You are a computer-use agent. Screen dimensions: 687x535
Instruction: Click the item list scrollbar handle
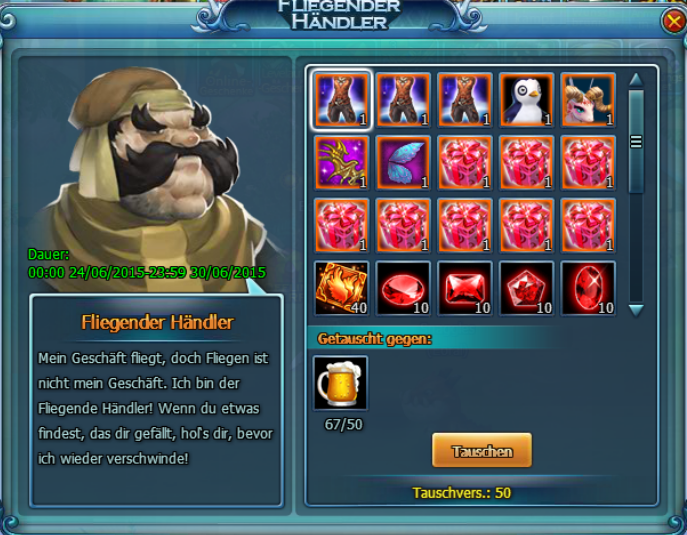pyautogui.click(x=635, y=142)
